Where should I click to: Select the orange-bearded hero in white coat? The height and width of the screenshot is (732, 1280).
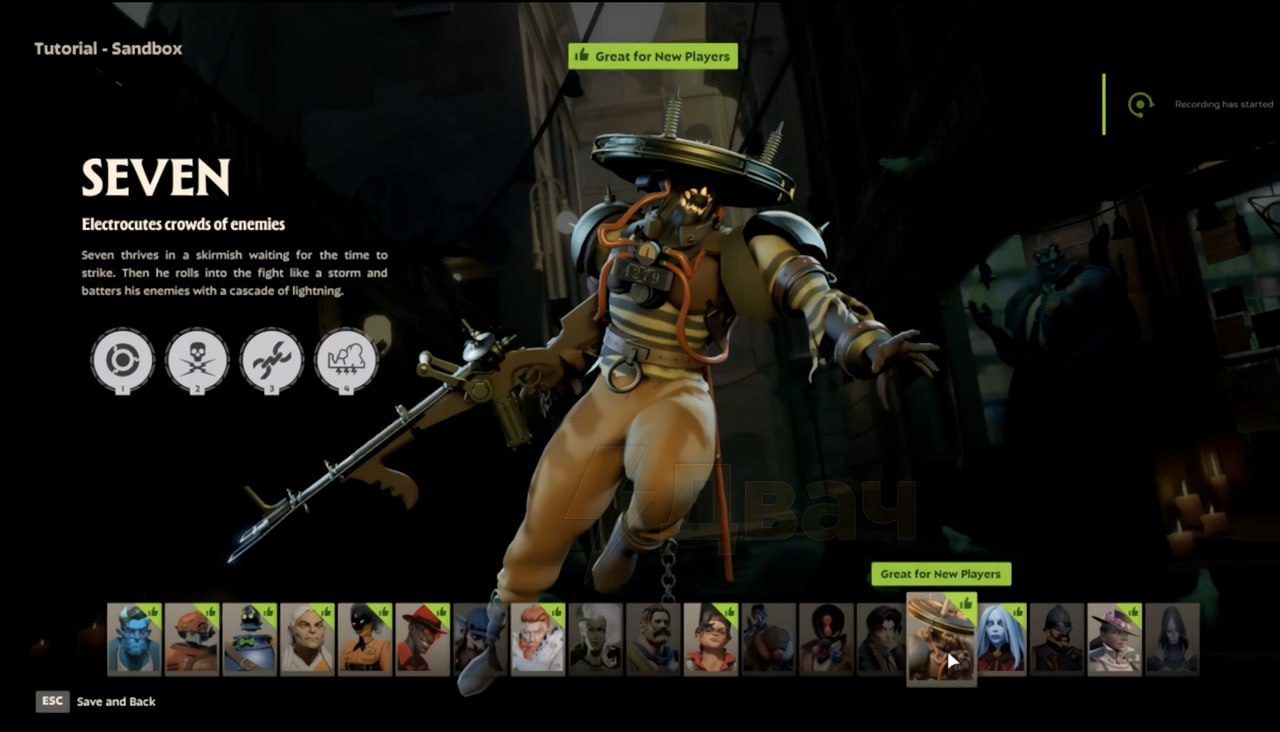[538, 638]
